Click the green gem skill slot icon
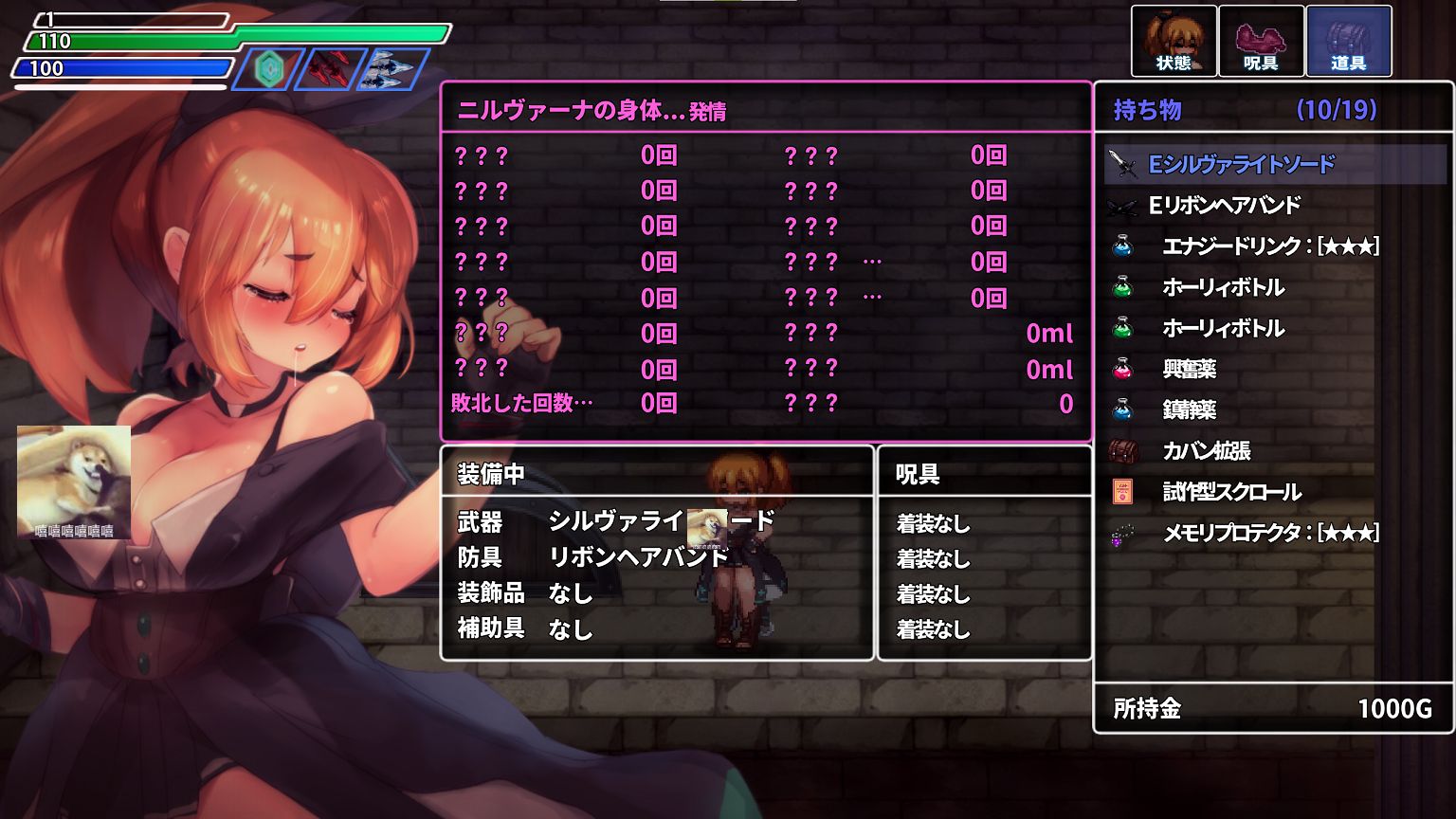 (268, 69)
